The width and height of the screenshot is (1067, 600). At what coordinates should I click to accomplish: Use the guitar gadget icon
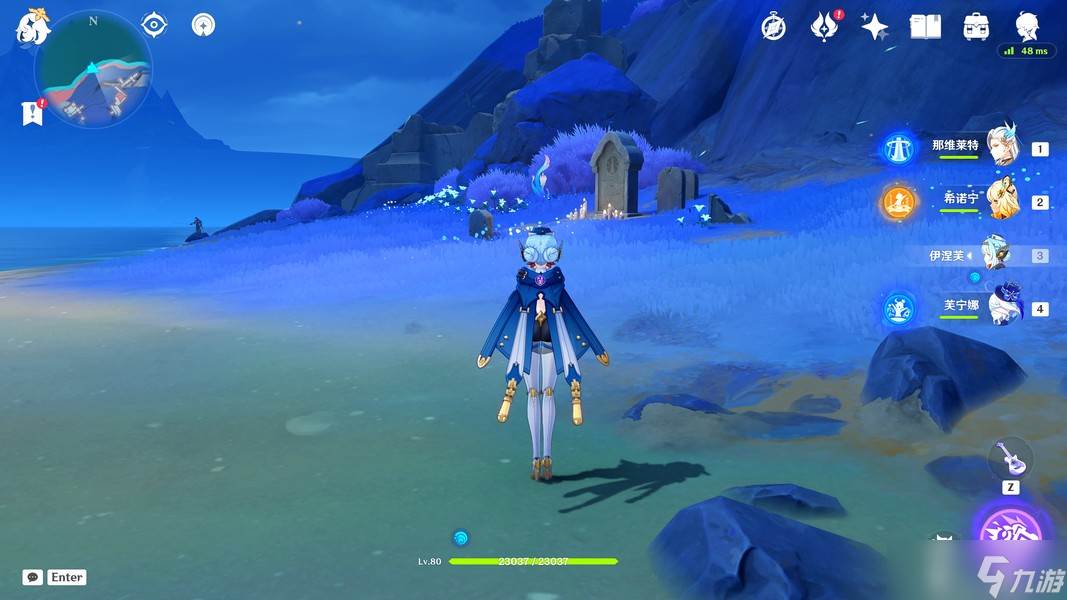click(1010, 459)
